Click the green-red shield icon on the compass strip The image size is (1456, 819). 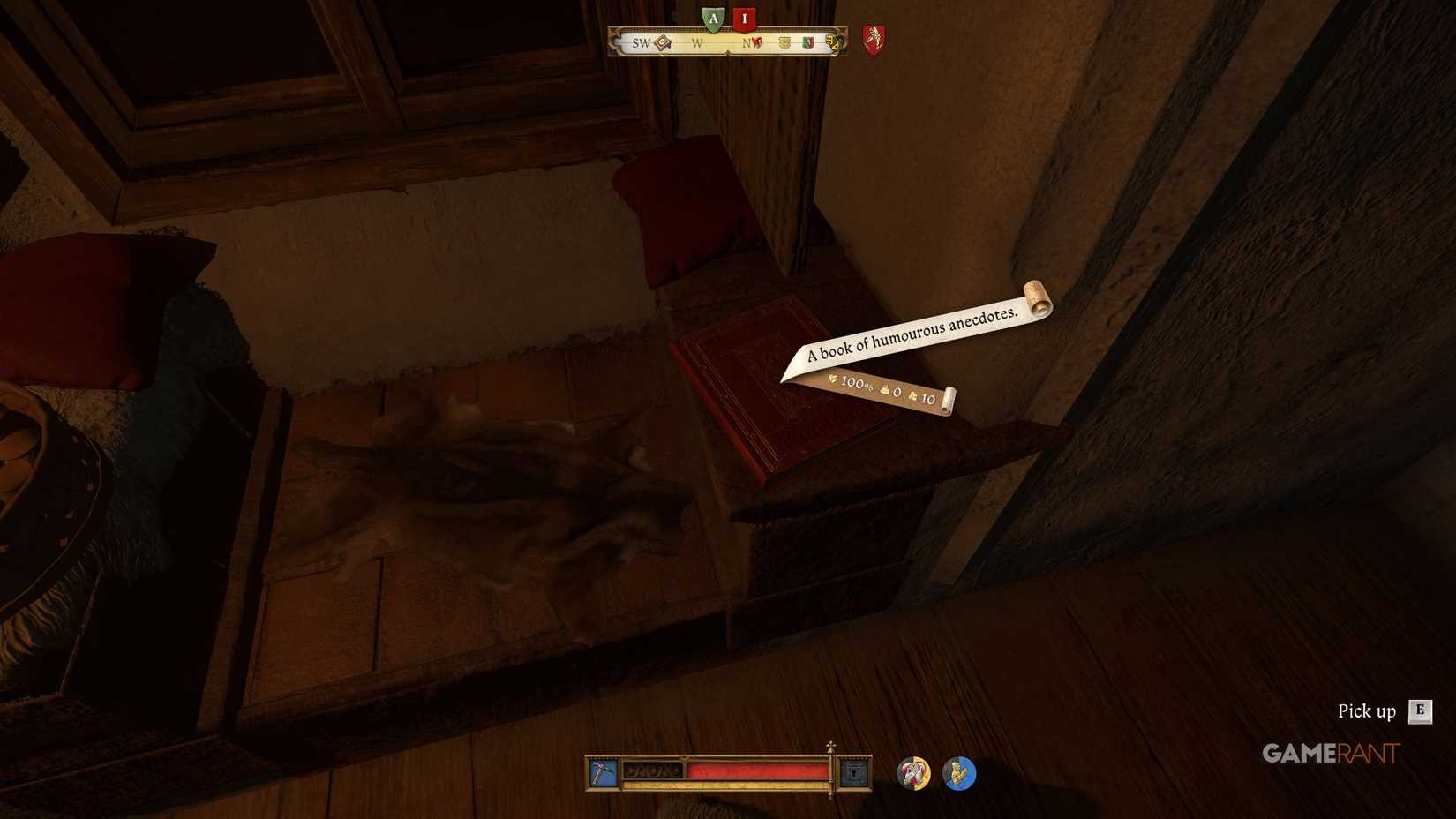[808, 43]
